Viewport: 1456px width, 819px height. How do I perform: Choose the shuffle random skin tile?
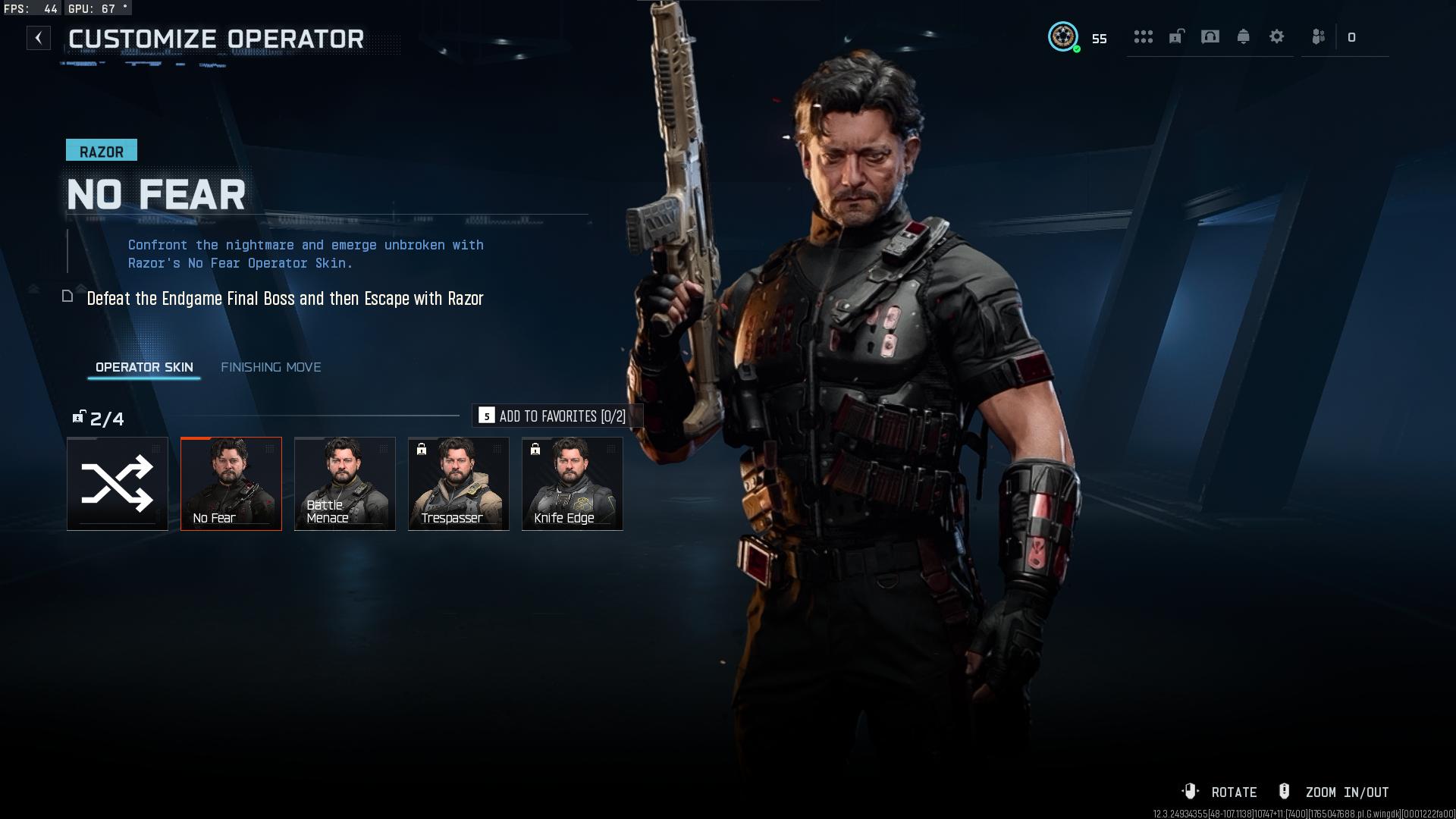tap(118, 484)
